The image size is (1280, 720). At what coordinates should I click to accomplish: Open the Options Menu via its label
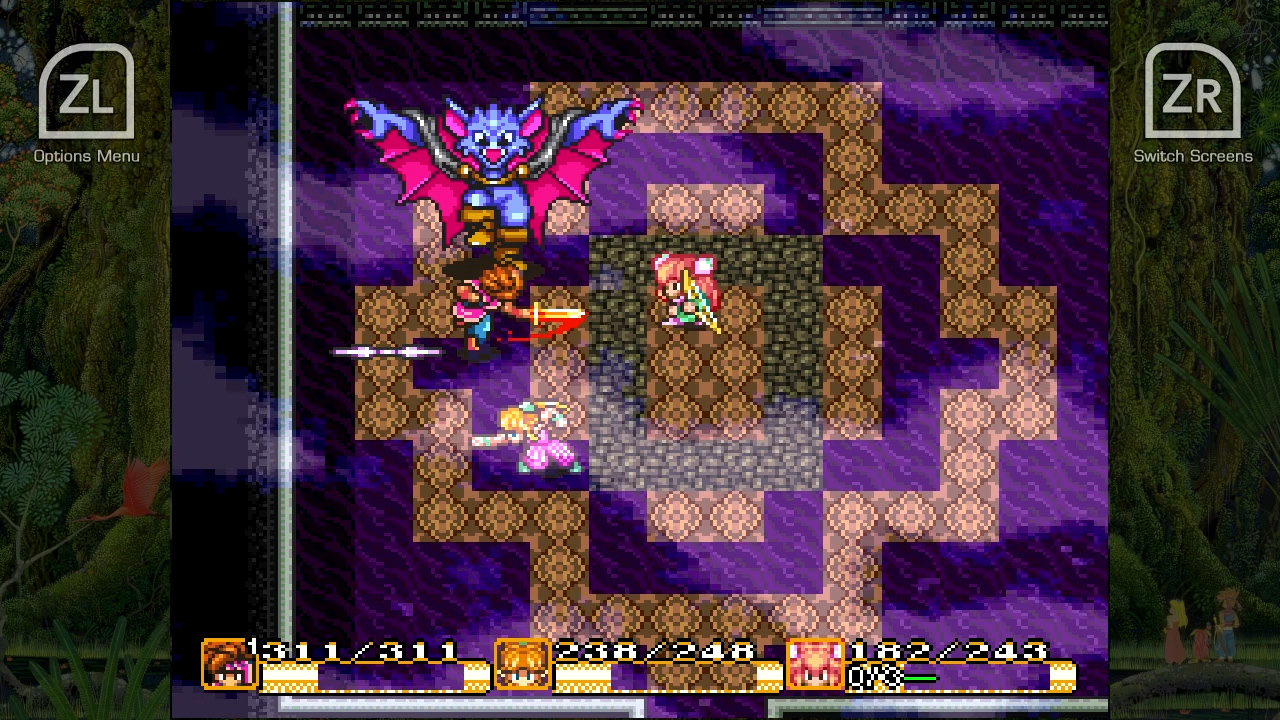pos(87,156)
